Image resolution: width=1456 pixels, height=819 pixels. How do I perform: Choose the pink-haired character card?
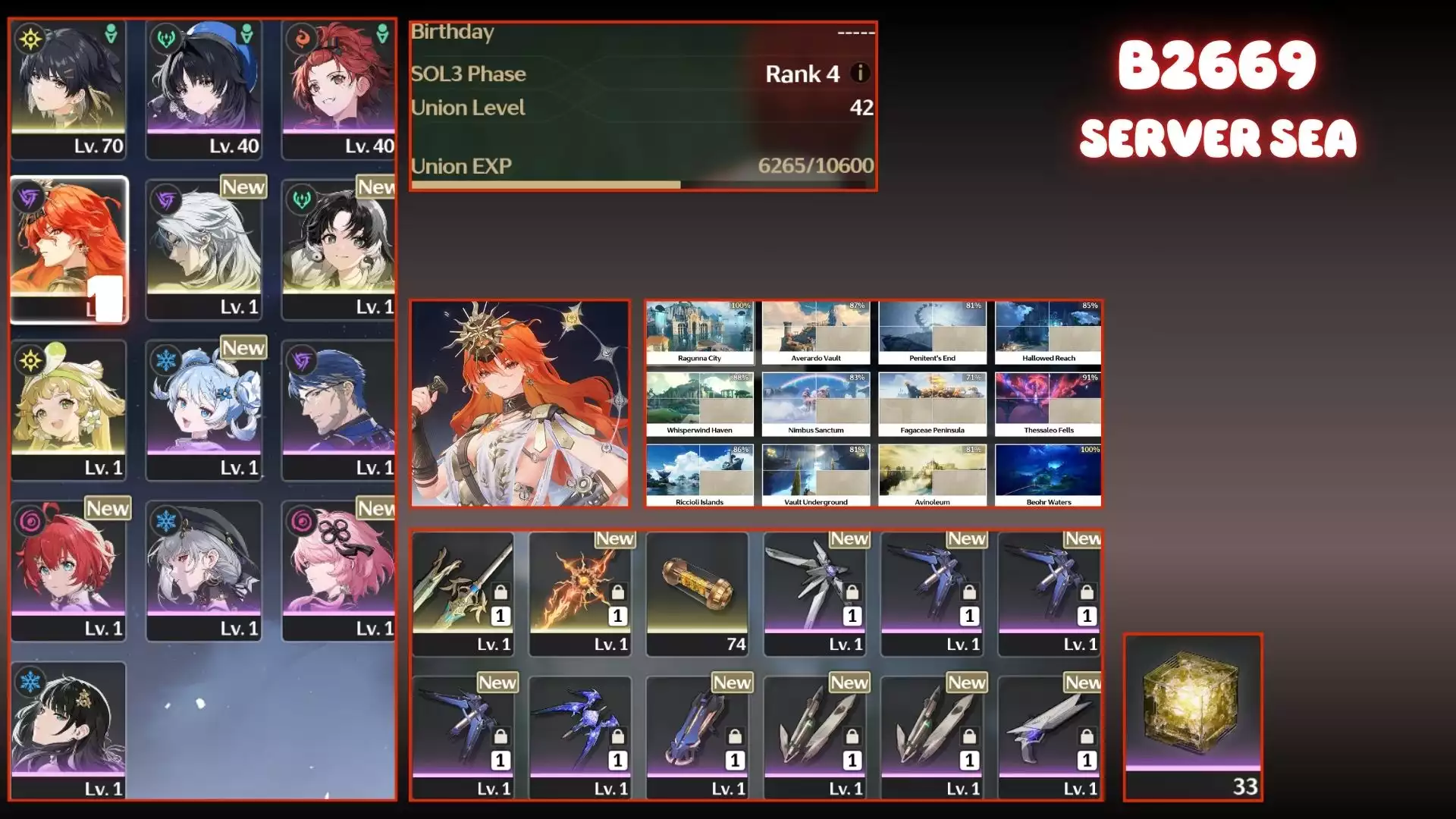point(339,570)
